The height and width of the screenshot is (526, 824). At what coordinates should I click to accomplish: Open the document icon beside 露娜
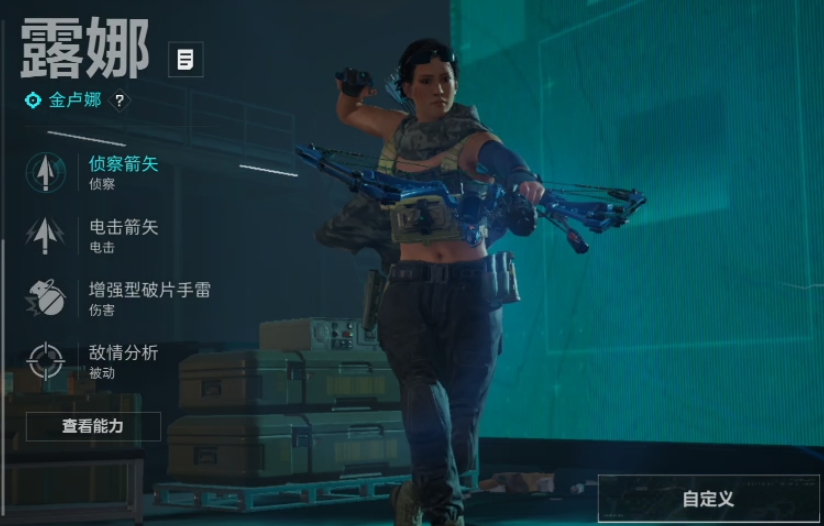point(185,60)
